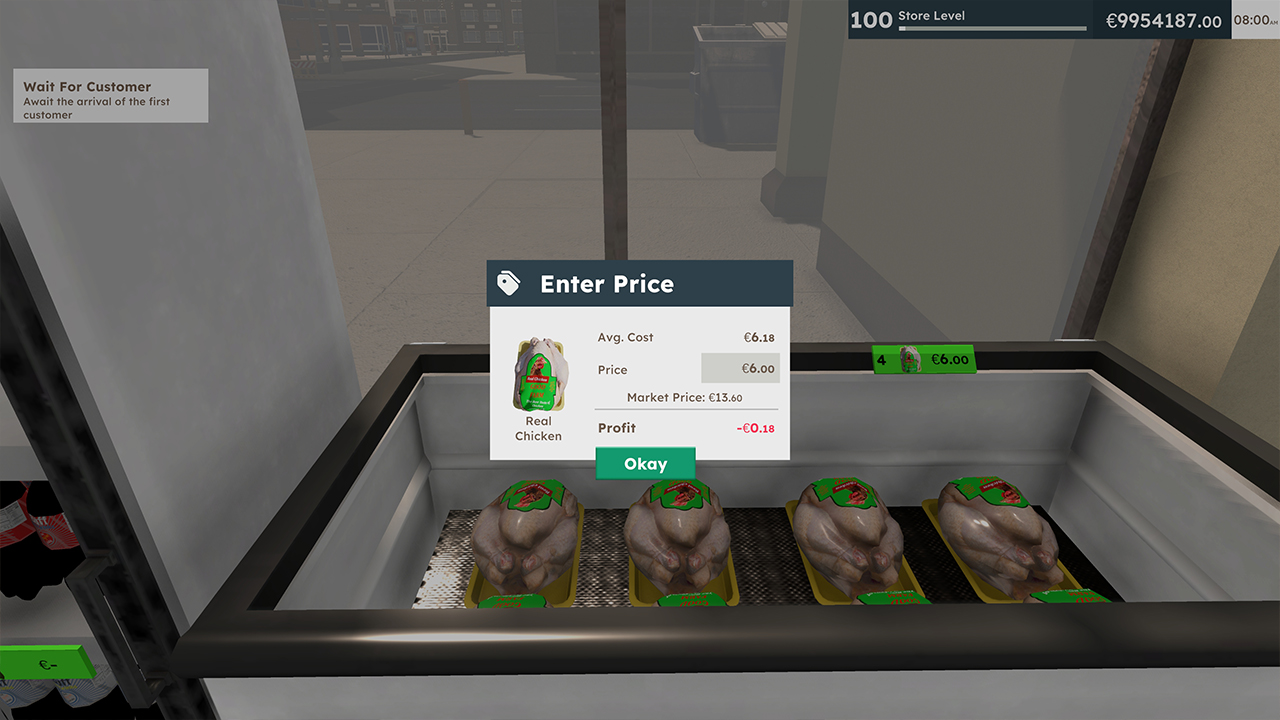Click the Price input field showing €6.00
The image size is (1280, 720).
point(740,369)
